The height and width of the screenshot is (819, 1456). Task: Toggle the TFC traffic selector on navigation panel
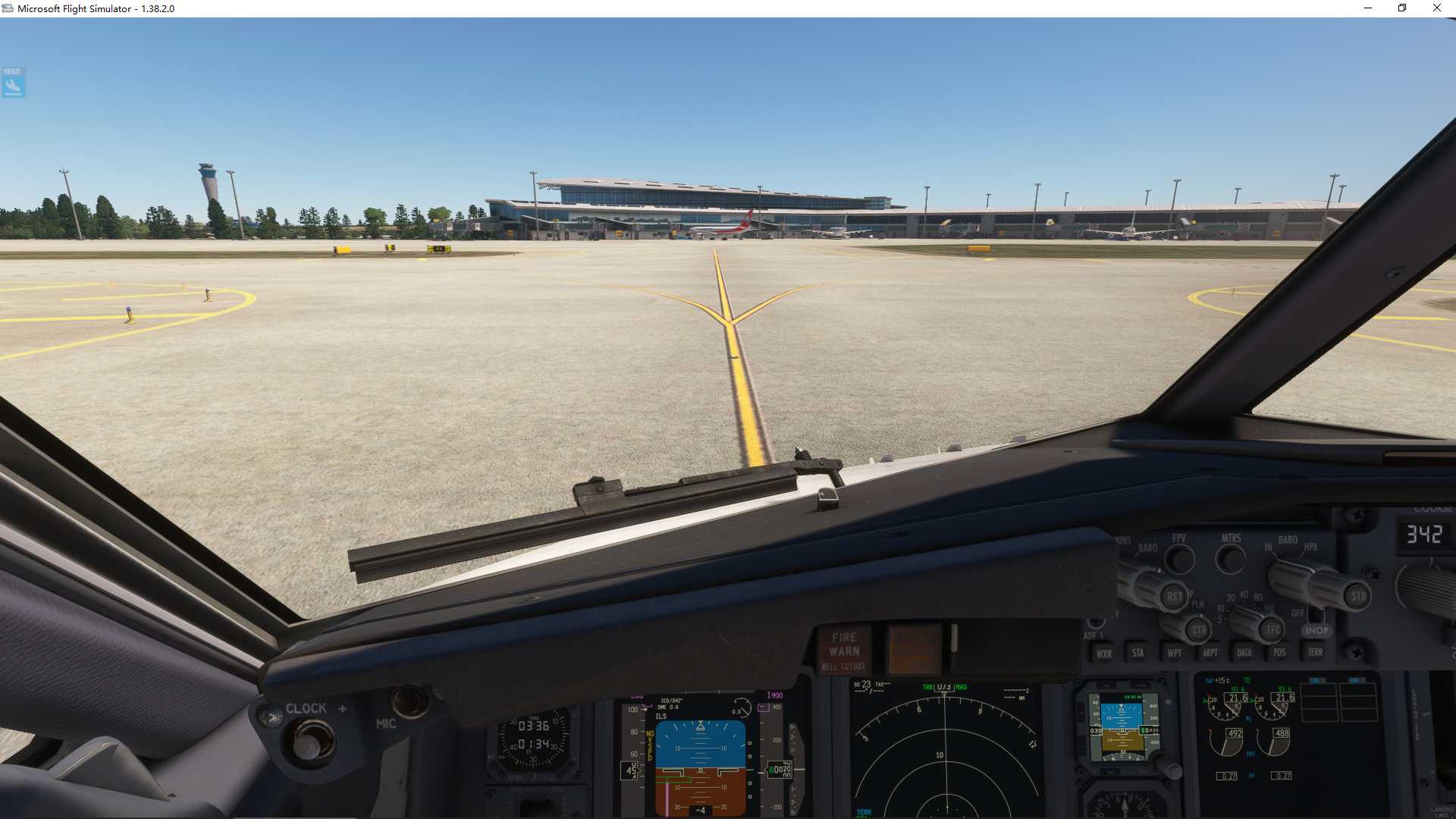(1271, 628)
